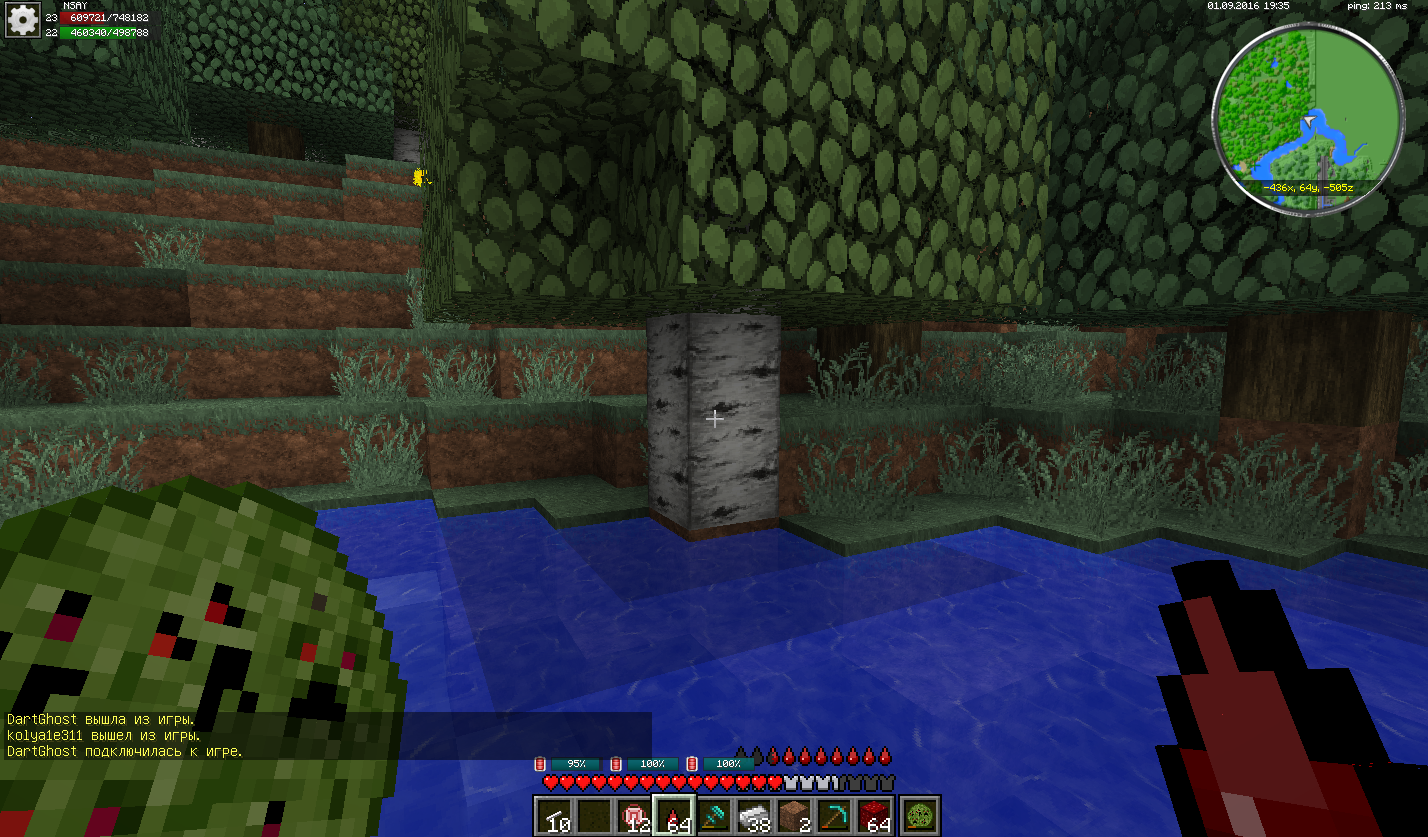Open the gear settings icon
Viewport: 1428px width, 837px height.
(x=22, y=18)
